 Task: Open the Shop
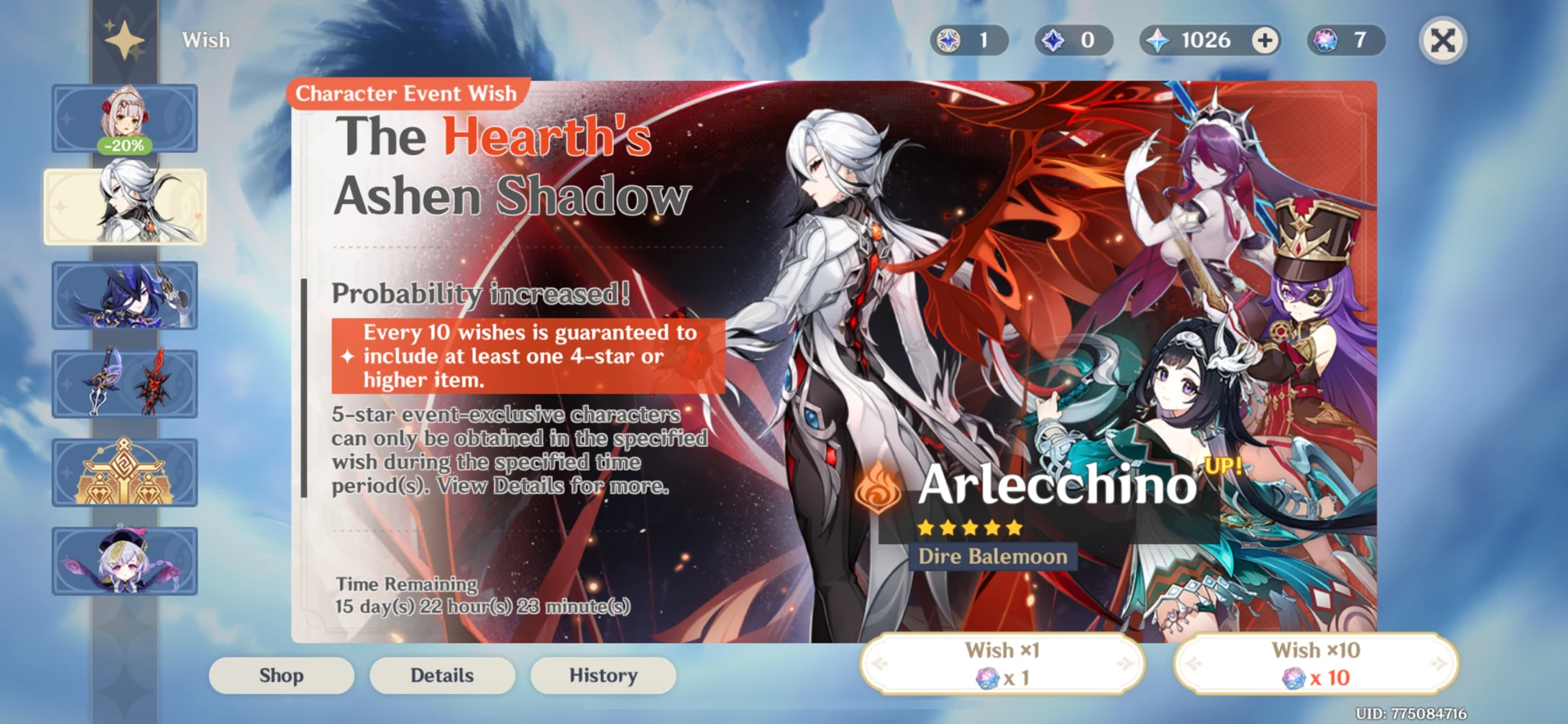pos(281,675)
